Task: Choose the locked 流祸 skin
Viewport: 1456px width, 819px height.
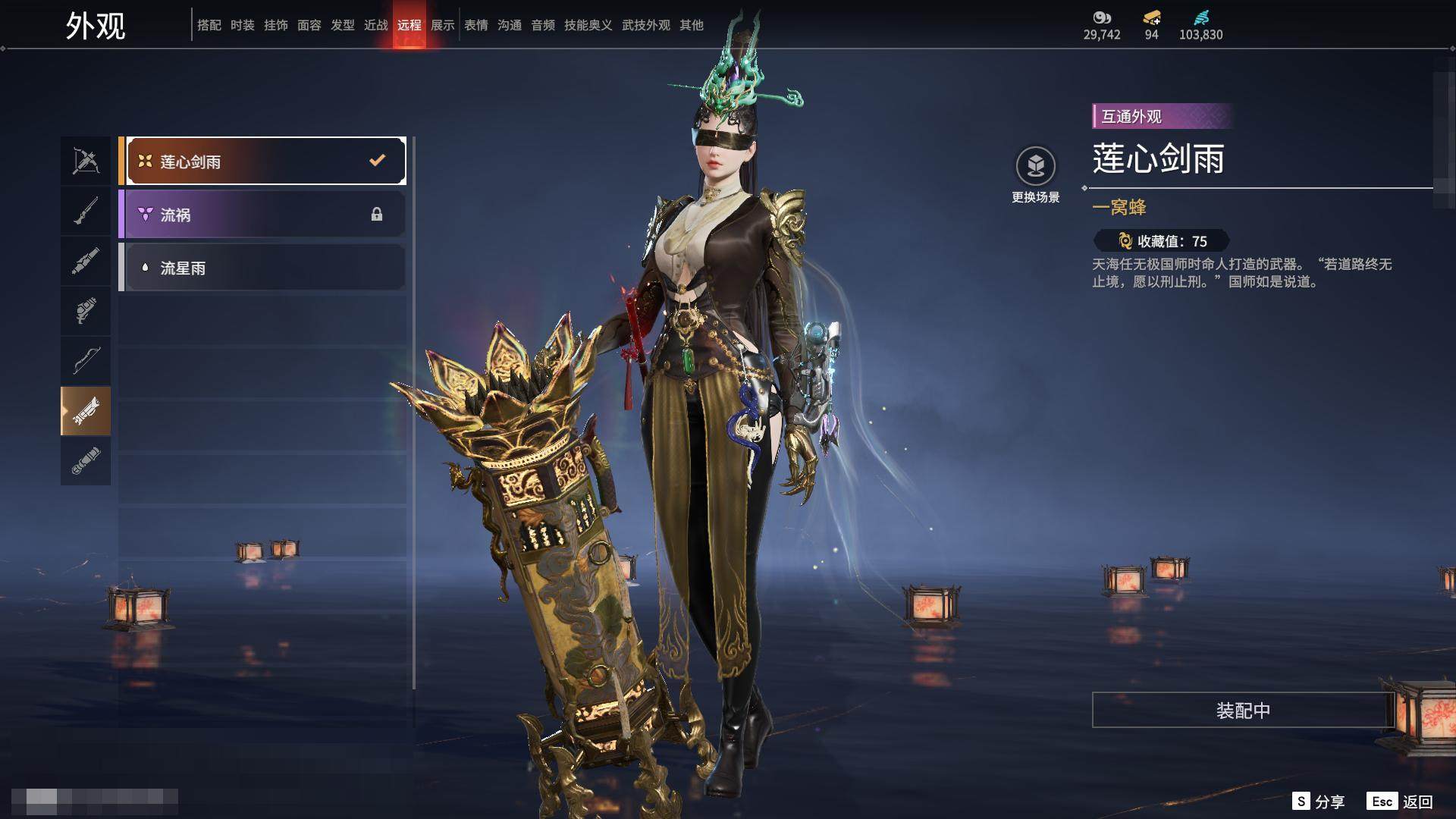Action: [x=262, y=215]
